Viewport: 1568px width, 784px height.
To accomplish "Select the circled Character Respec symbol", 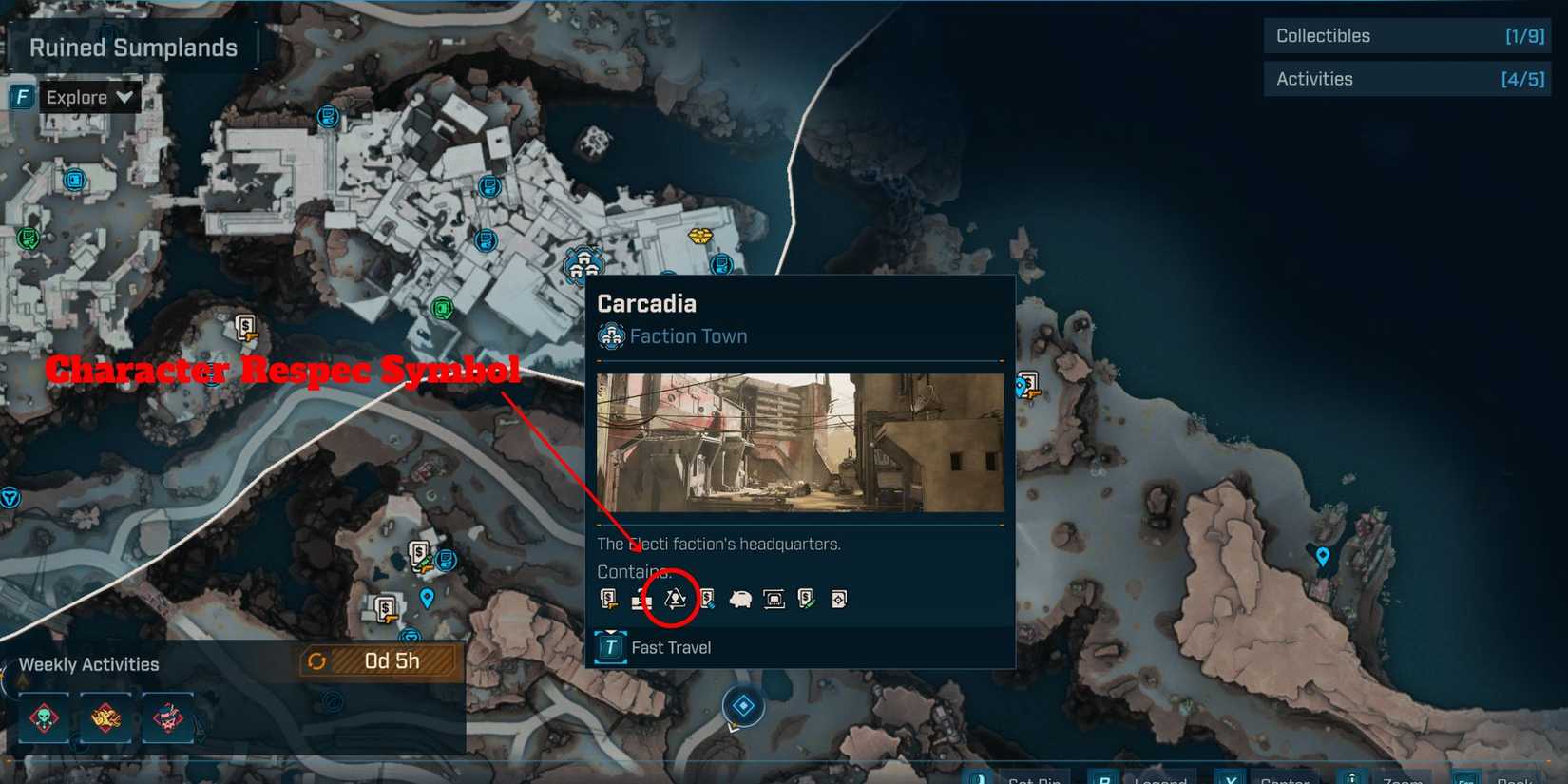I will click(675, 599).
